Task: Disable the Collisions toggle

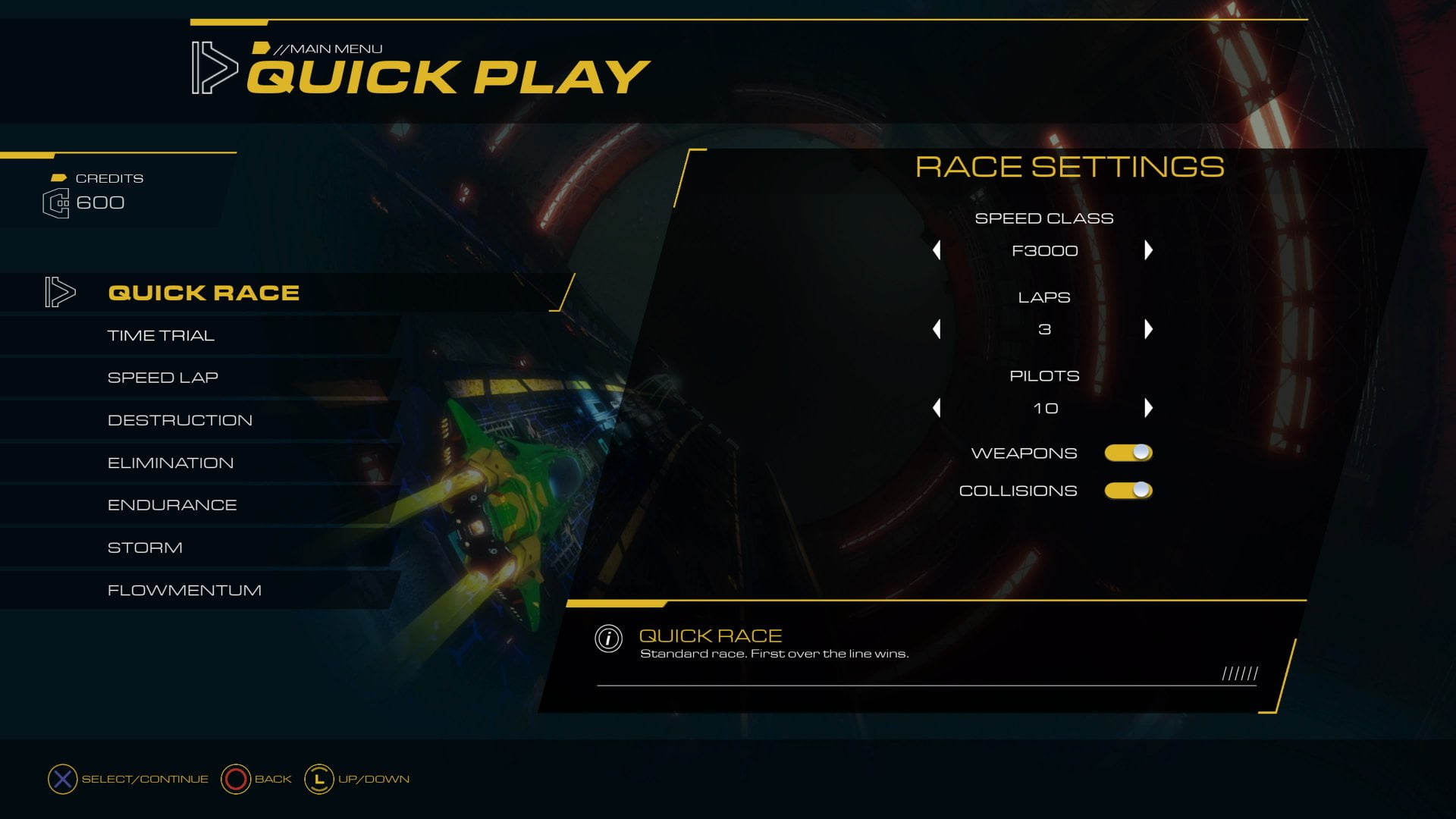Action: coord(1128,490)
